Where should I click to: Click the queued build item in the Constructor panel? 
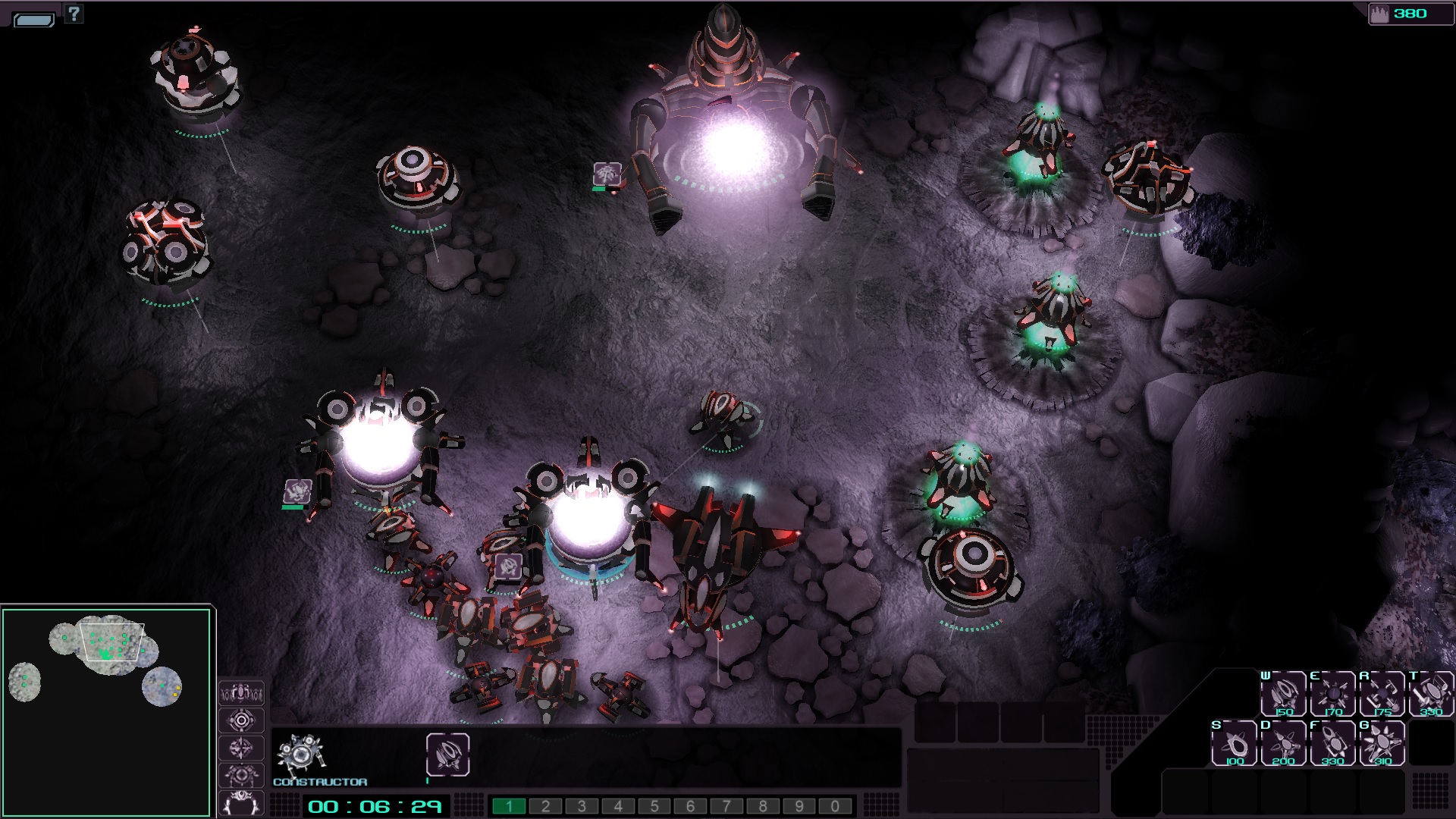pyautogui.click(x=447, y=754)
